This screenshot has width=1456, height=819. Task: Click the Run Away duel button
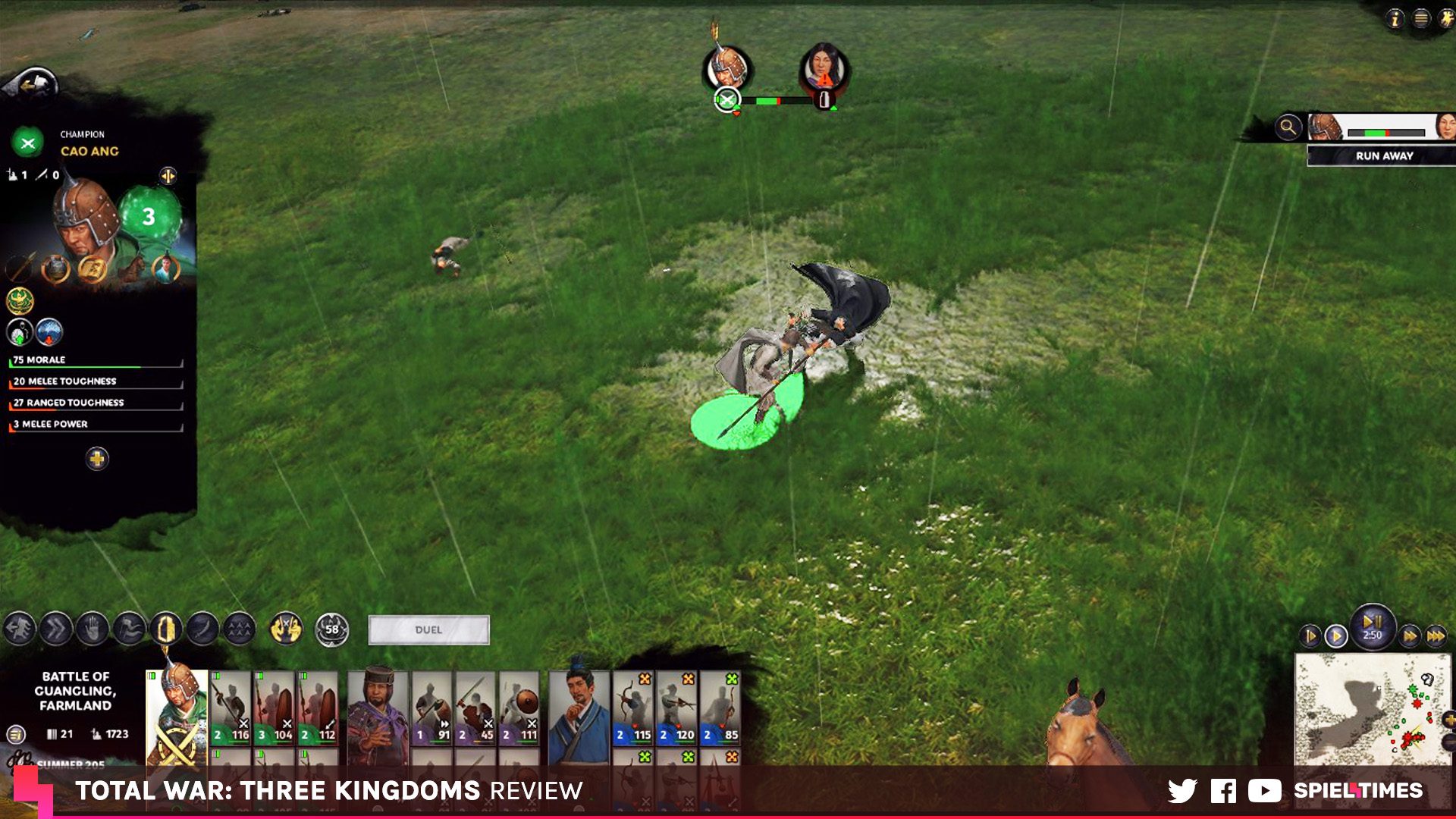click(x=1383, y=155)
